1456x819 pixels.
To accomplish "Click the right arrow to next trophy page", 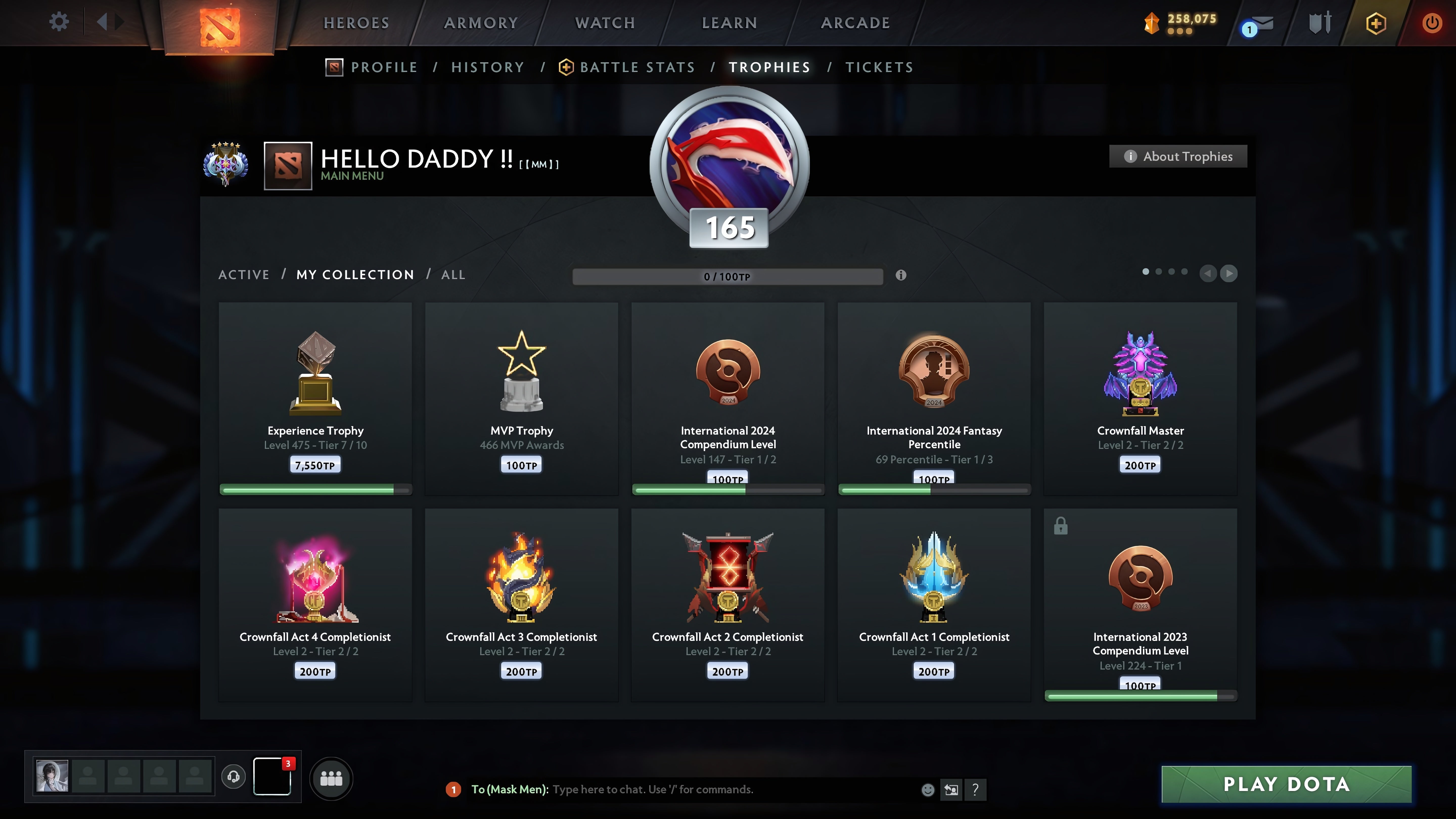I will pos(1229,274).
